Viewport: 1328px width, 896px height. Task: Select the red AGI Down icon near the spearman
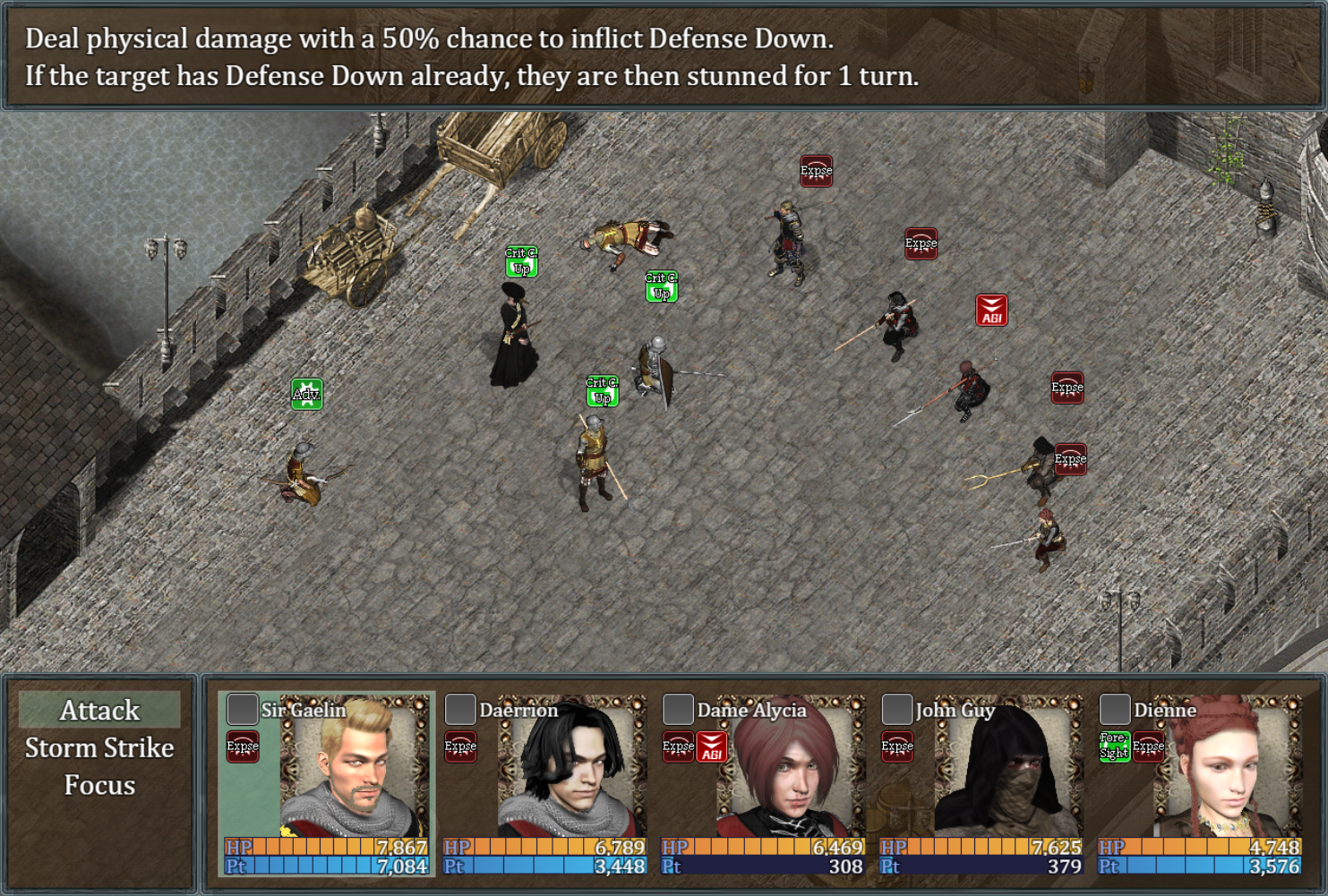(x=992, y=310)
